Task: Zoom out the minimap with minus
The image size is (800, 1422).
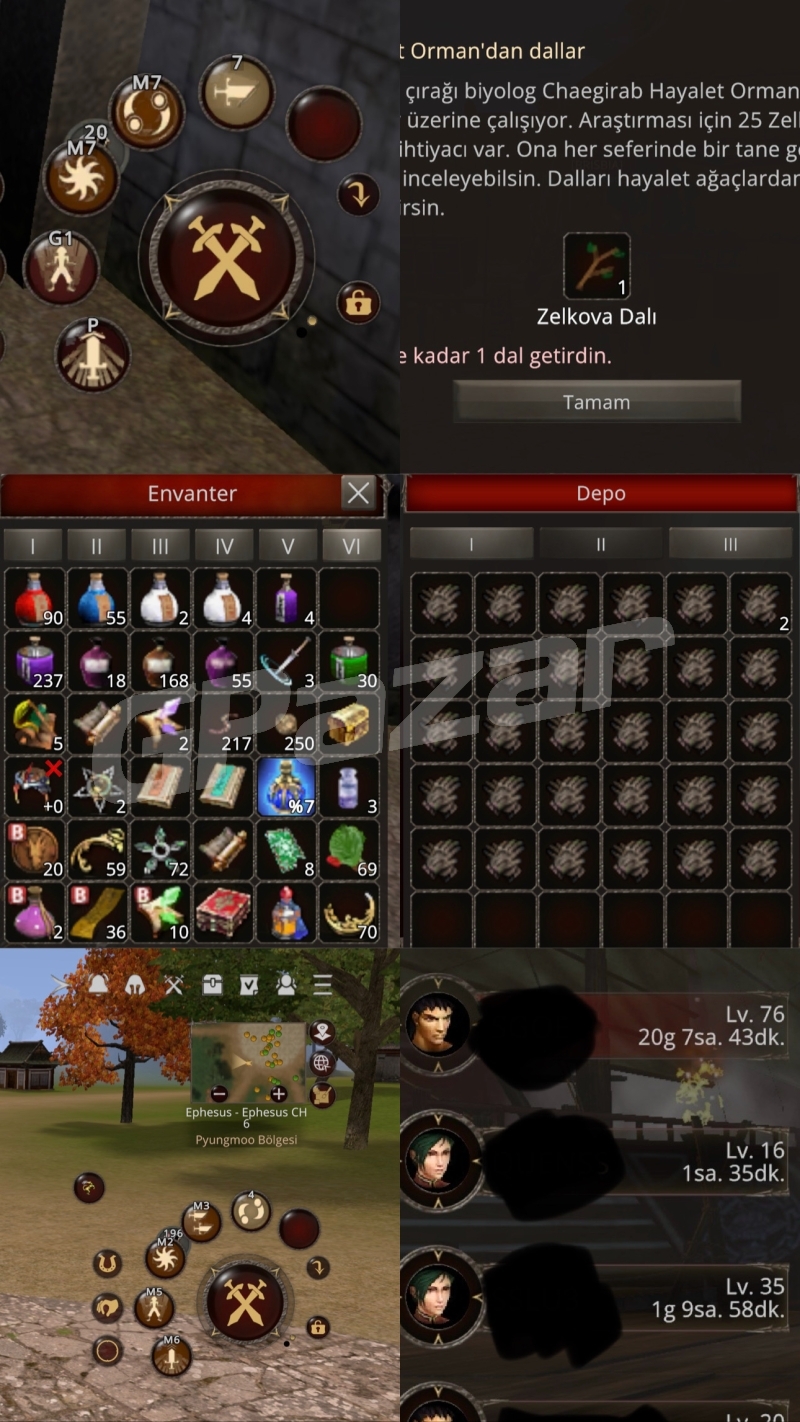Action: [219, 1094]
